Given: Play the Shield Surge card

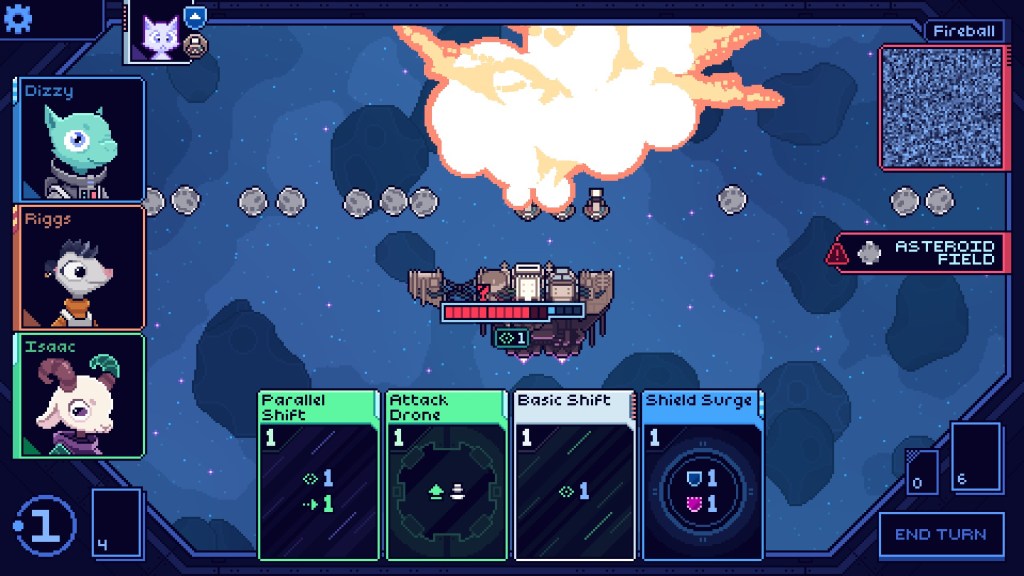Looking at the screenshot, I should [x=701, y=474].
